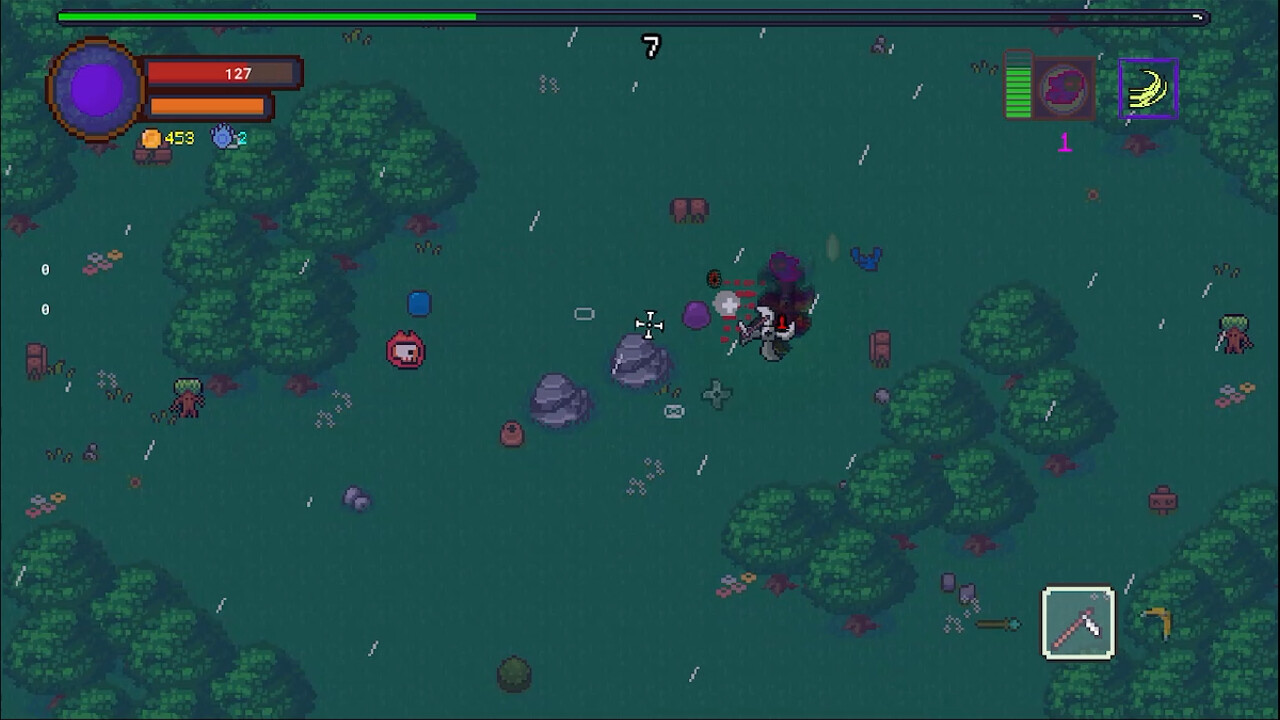The height and width of the screenshot is (720, 1280).
Task: Click the gold coin currency icon
Action: click(151, 138)
